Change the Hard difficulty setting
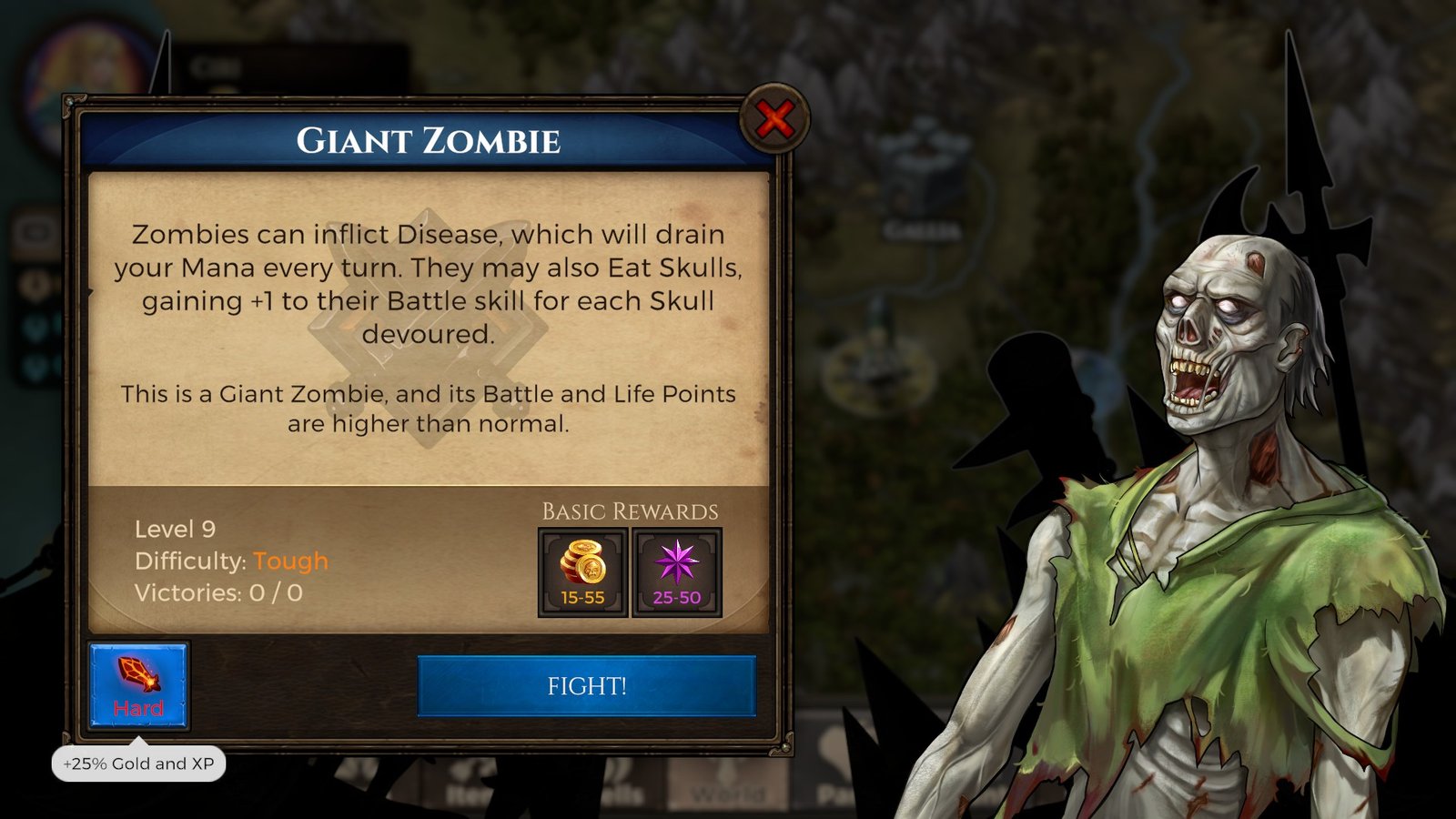This screenshot has height=819, width=1456. 138,686
